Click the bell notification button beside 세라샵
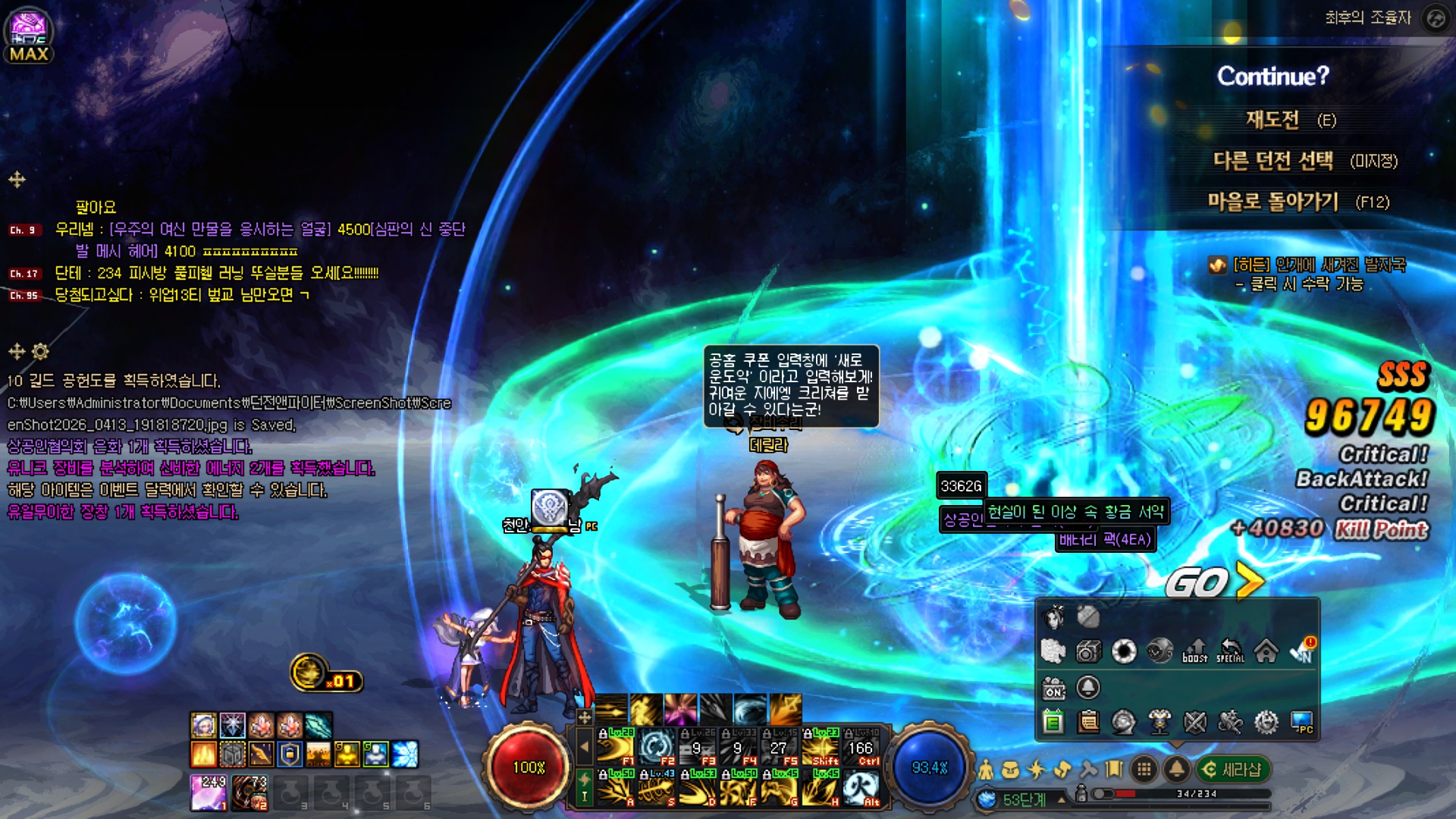Image resolution: width=1456 pixels, height=819 pixels. tap(1176, 770)
